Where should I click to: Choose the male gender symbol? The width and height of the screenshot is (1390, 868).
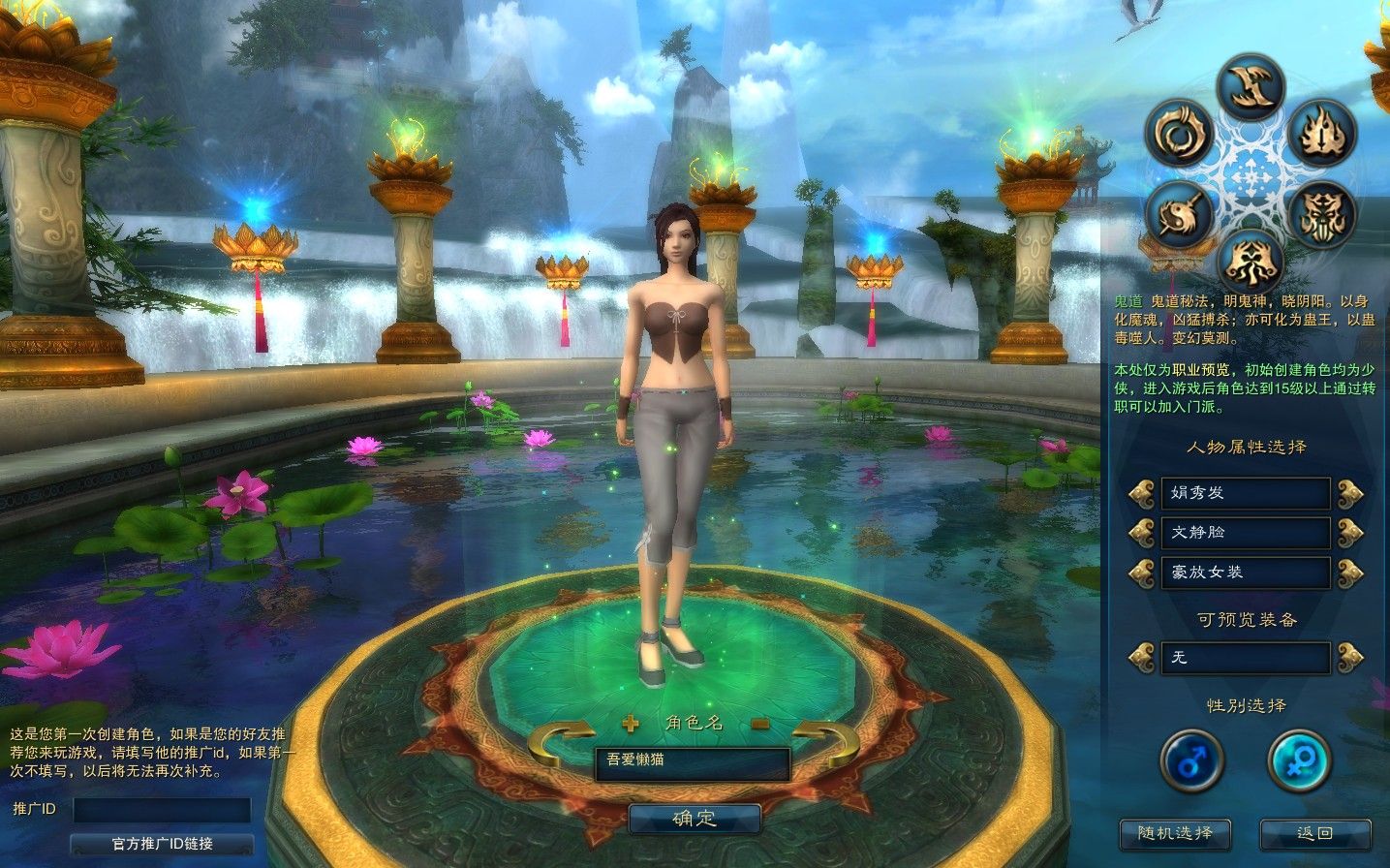pyautogui.click(x=1191, y=760)
